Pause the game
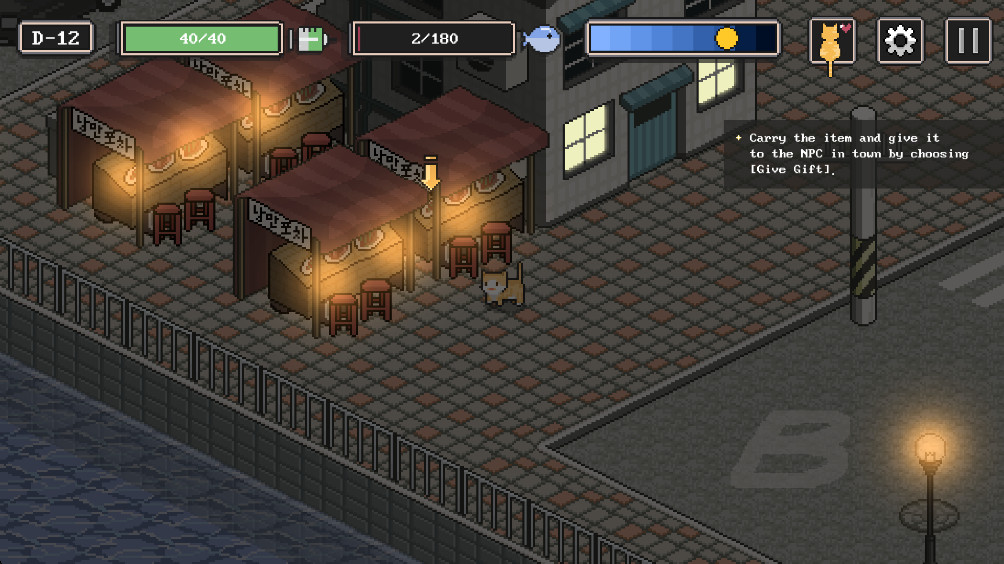 pos(967,42)
